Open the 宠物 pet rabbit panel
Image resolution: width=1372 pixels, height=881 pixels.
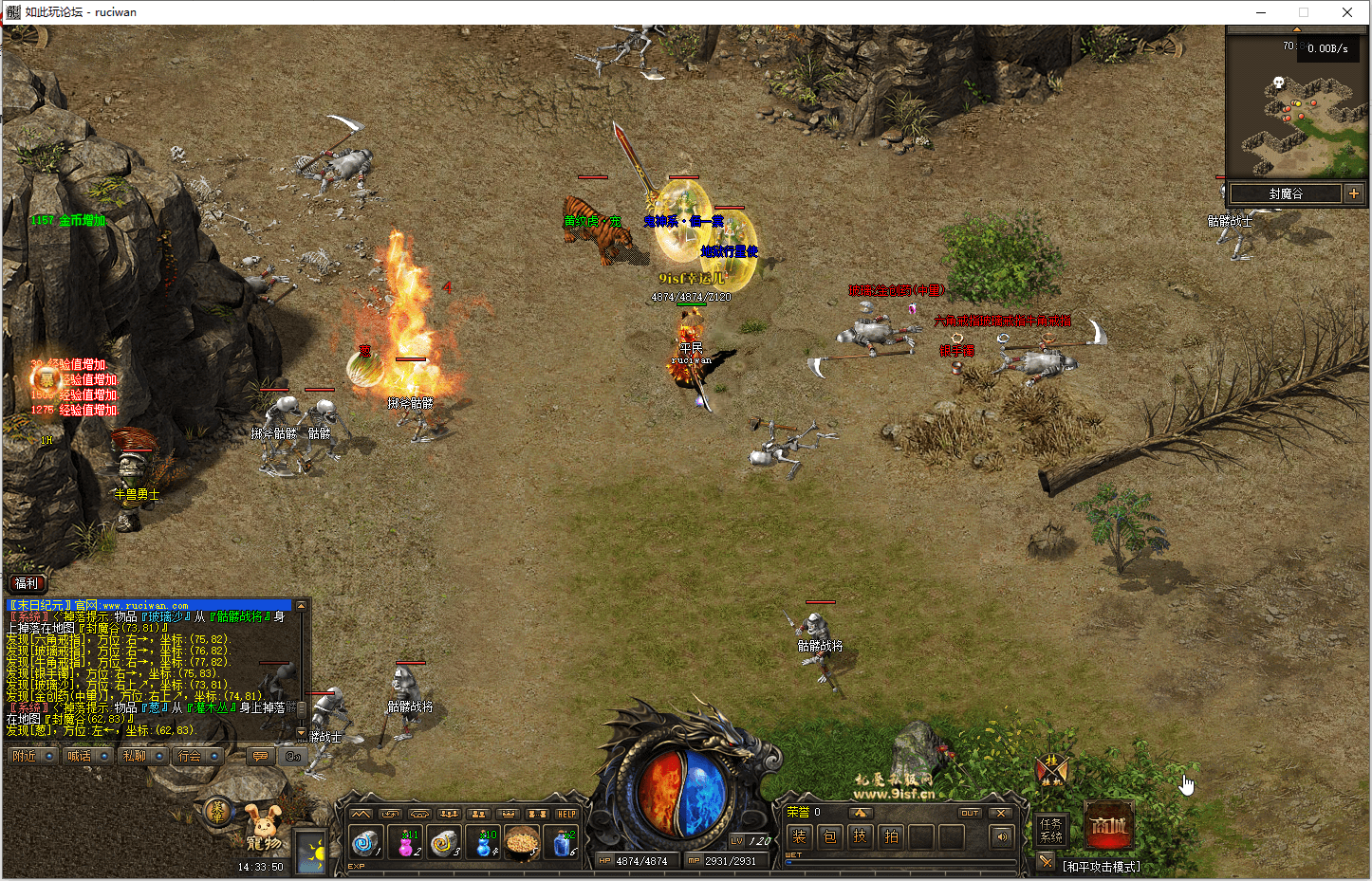tap(264, 827)
